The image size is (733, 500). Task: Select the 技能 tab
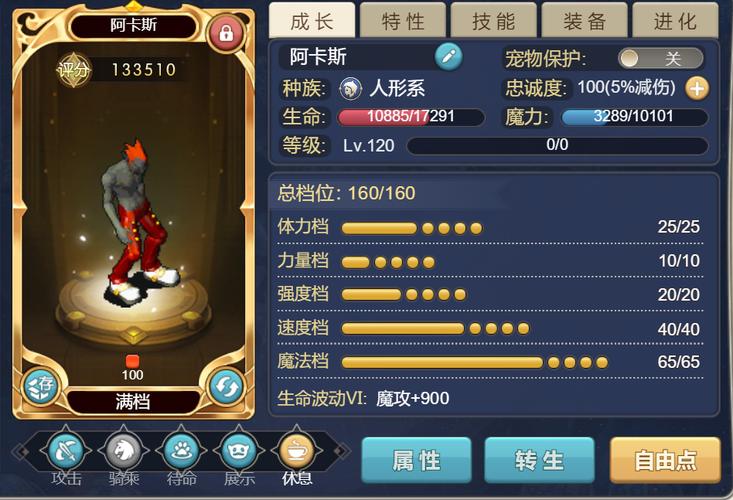click(x=493, y=21)
